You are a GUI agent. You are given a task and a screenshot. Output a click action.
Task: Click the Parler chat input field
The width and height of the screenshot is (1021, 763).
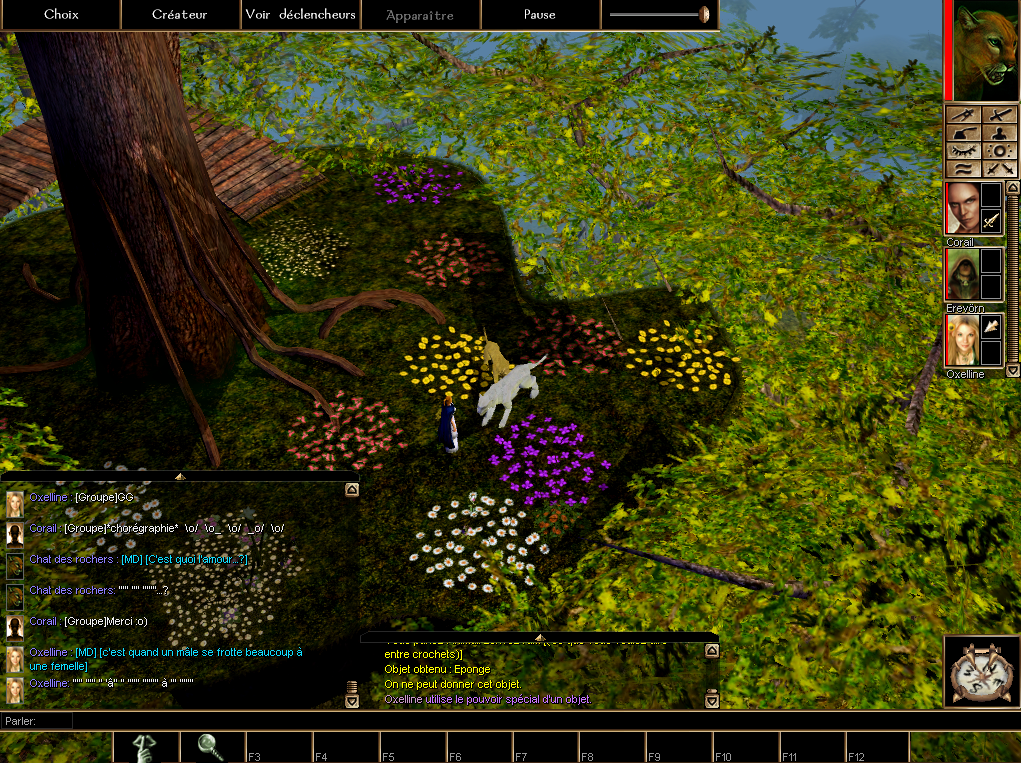coord(540,720)
